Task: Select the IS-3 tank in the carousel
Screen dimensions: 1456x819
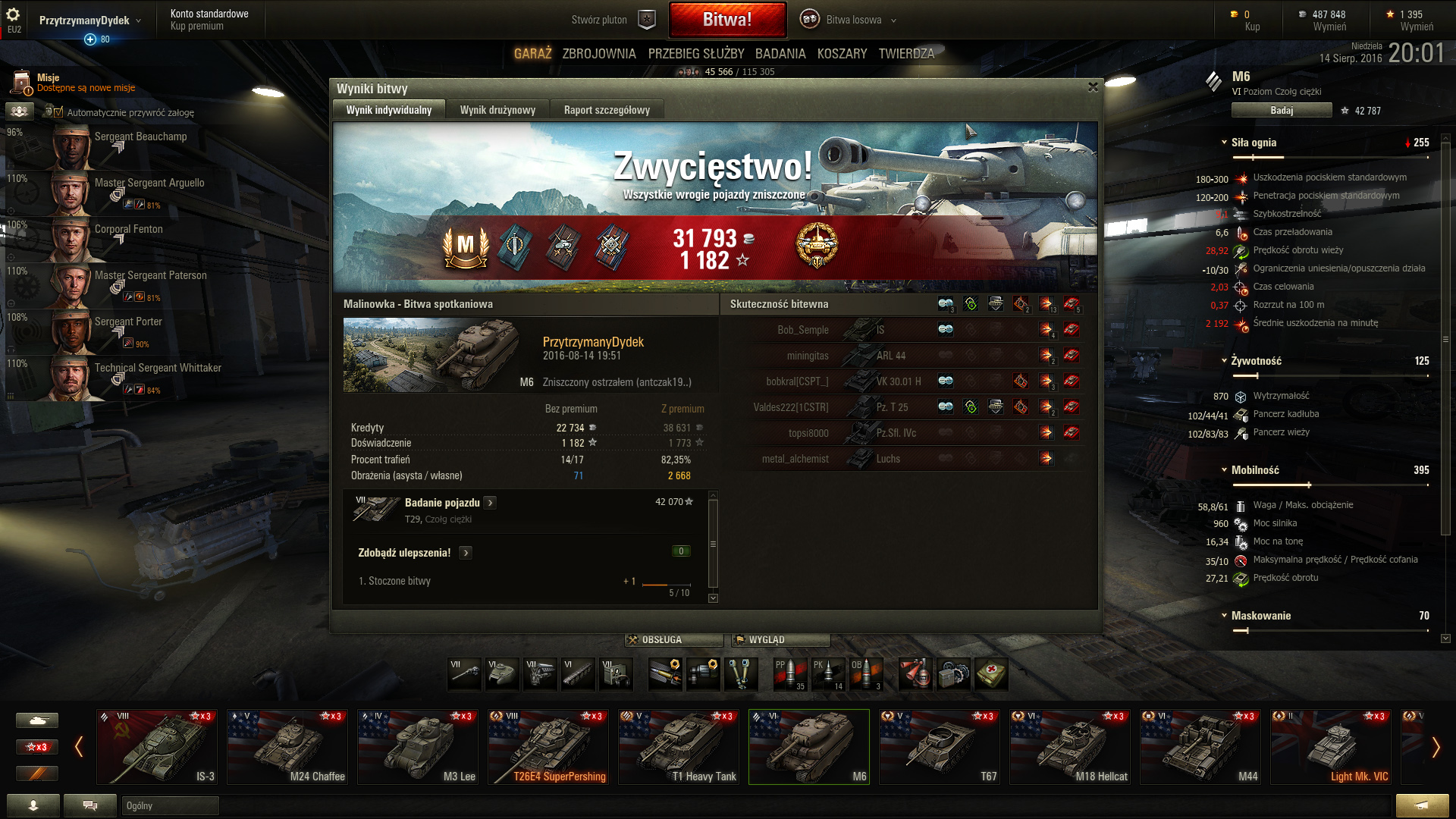Action: click(157, 747)
